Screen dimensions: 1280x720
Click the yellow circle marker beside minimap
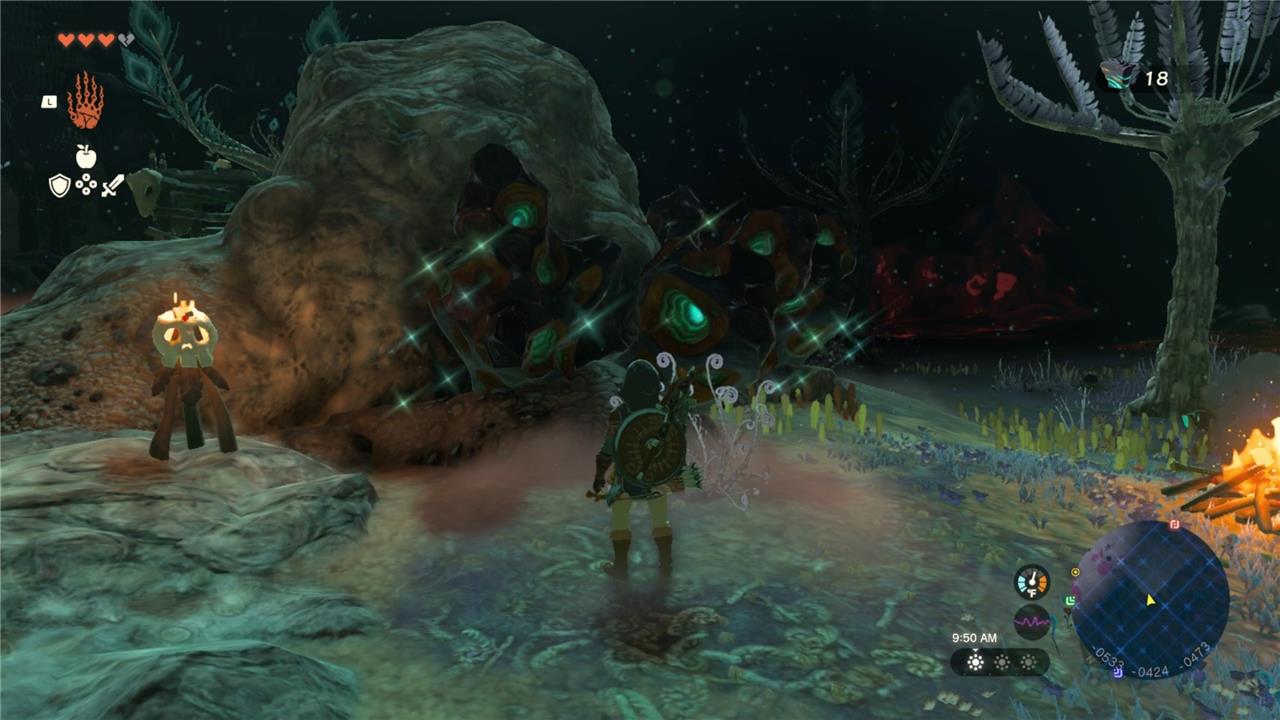(1075, 572)
